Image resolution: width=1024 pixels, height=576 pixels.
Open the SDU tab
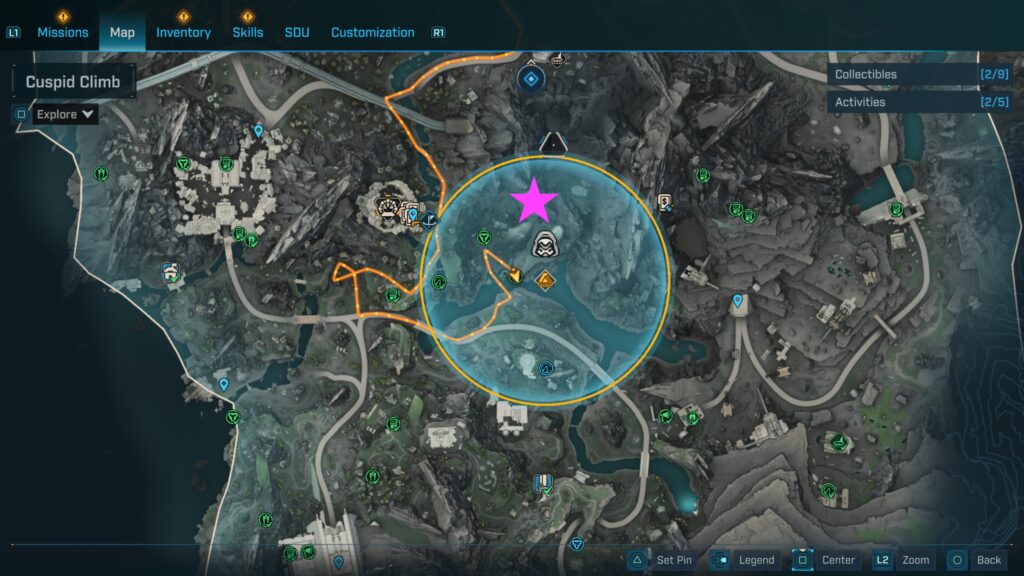tap(297, 32)
